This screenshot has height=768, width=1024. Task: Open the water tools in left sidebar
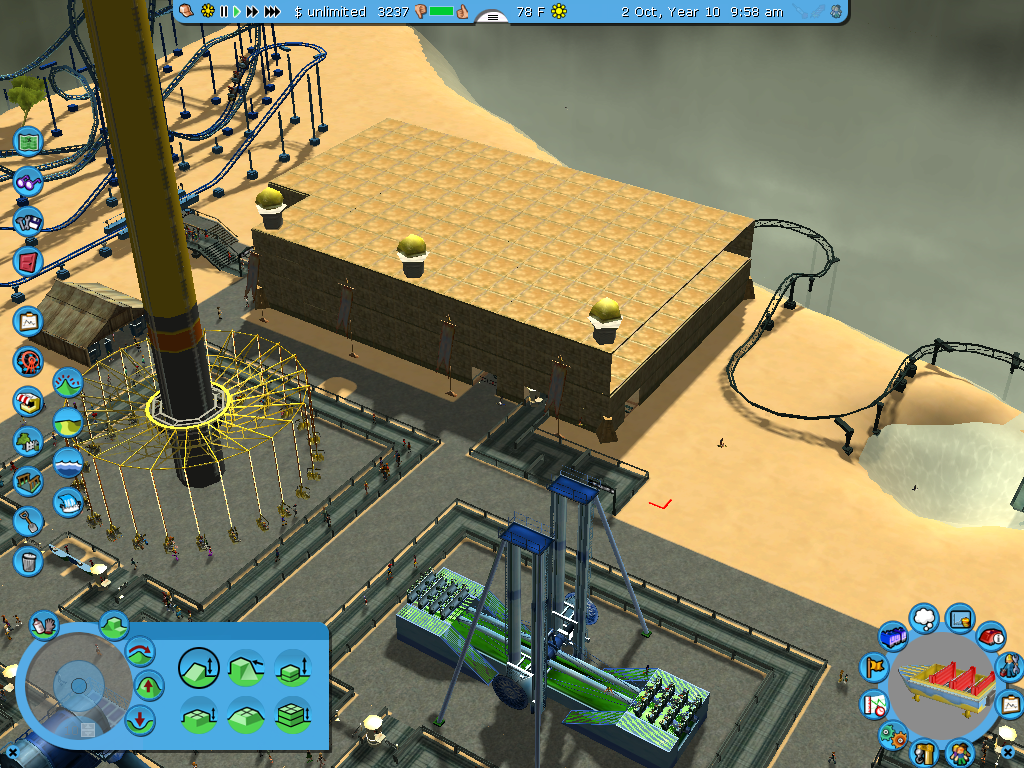pos(68,463)
